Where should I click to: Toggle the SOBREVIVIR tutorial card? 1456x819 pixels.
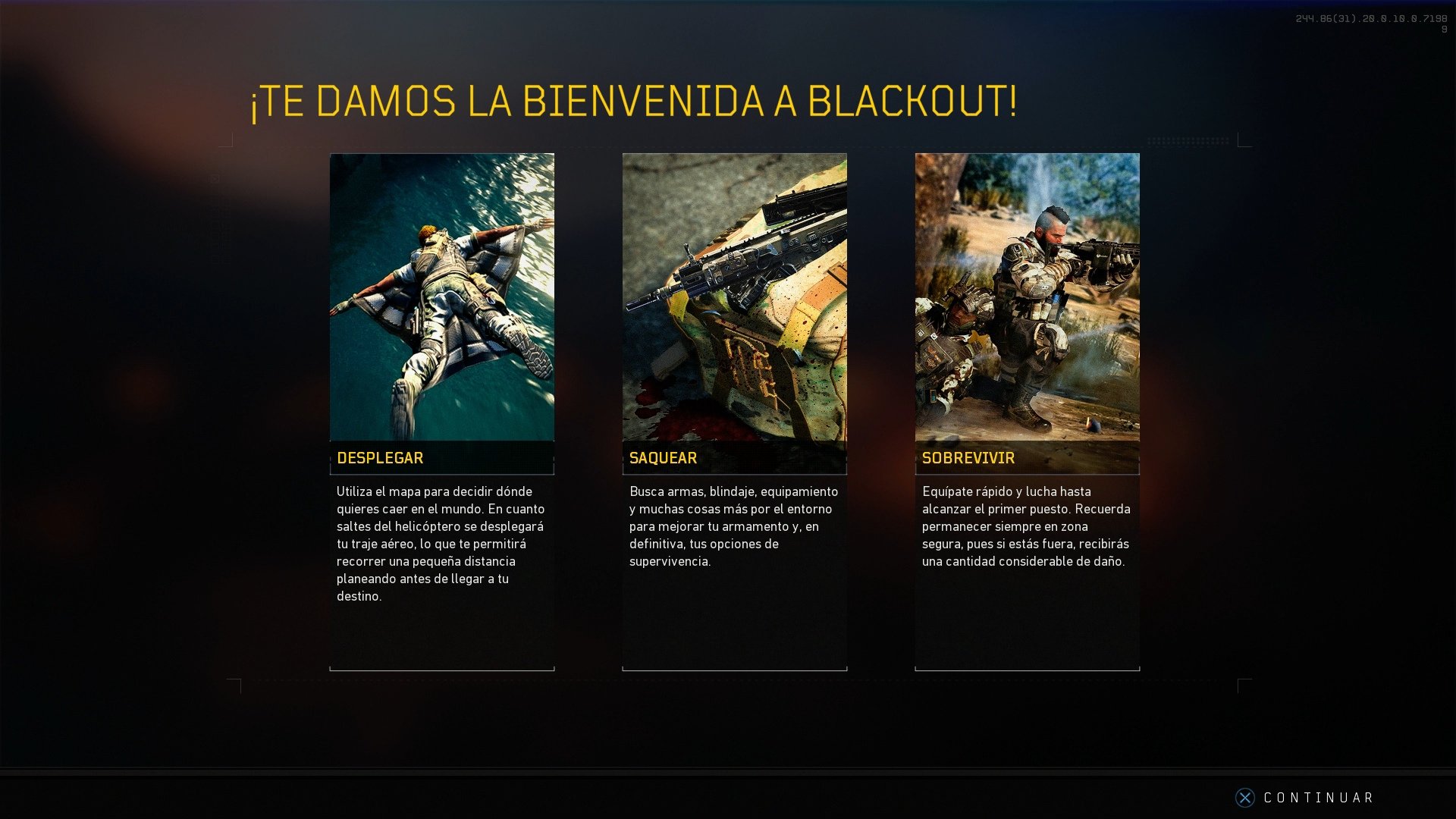1027,413
